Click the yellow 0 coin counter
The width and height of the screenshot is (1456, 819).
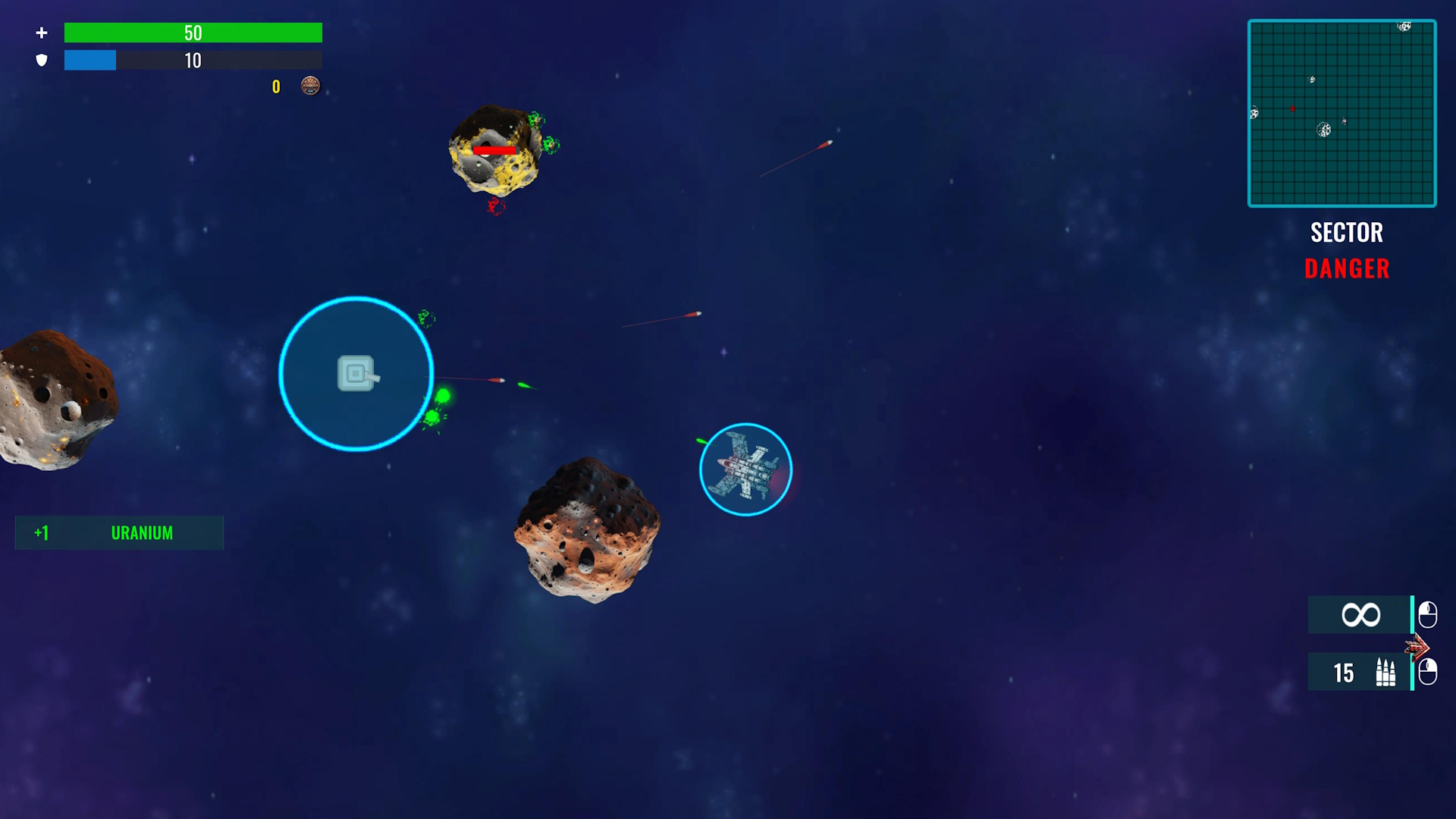tap(276, 86)
